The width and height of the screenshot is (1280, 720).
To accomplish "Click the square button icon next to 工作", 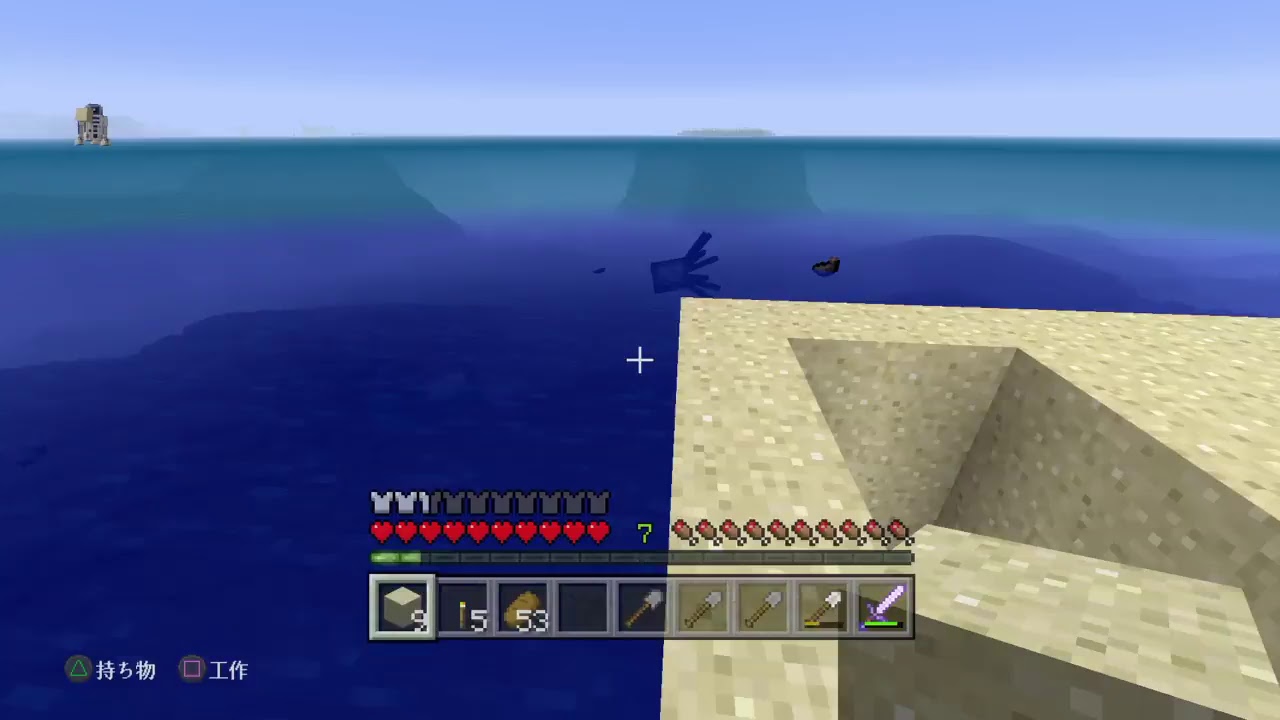I will pos(192,670).
